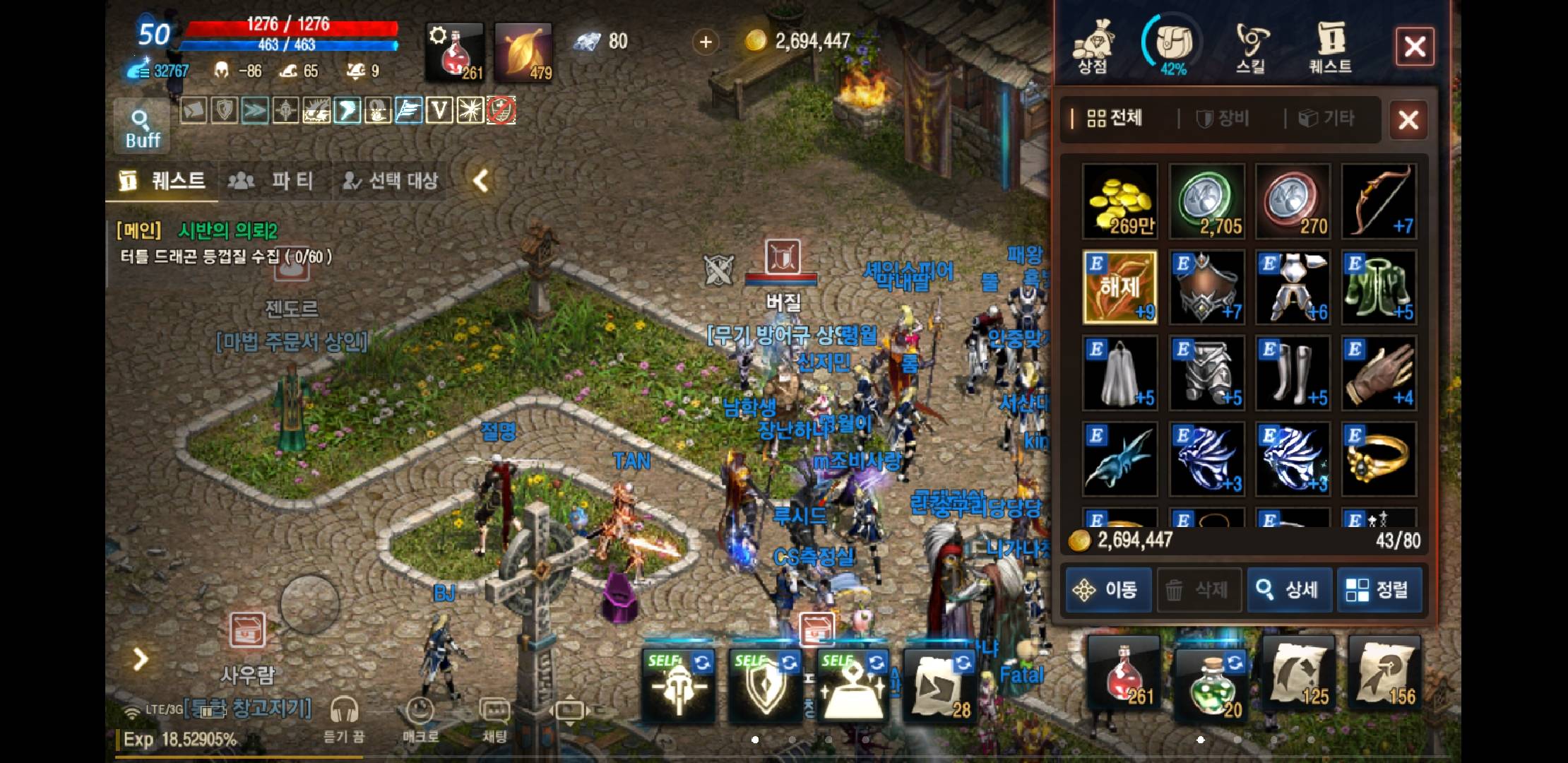
Task: Open the 채팅 chat window
Action: [494, 717]
